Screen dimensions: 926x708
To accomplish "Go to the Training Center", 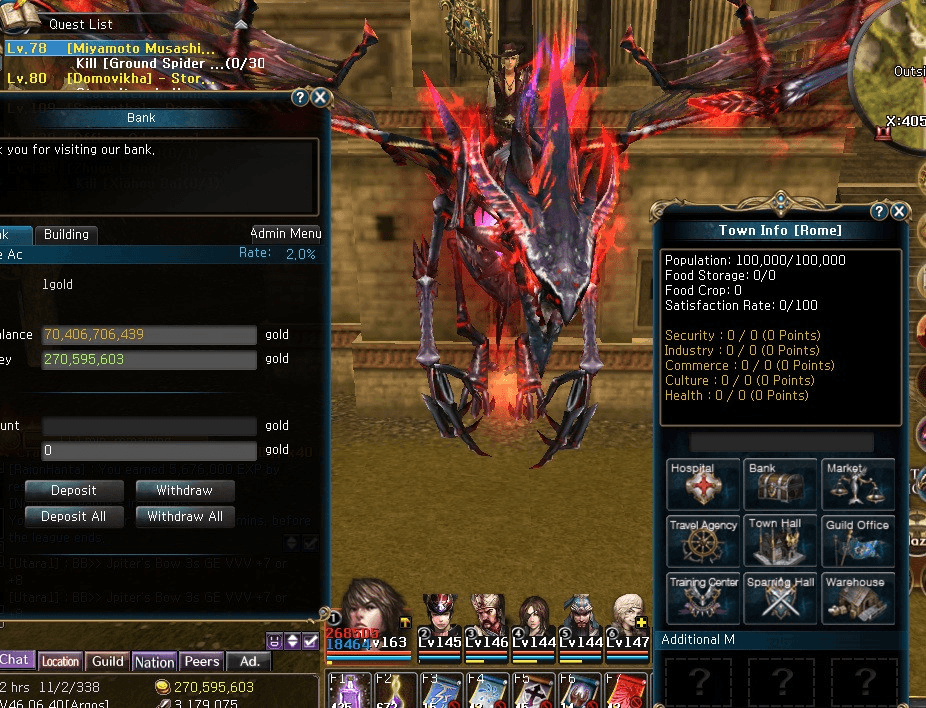I will [704, 598].
